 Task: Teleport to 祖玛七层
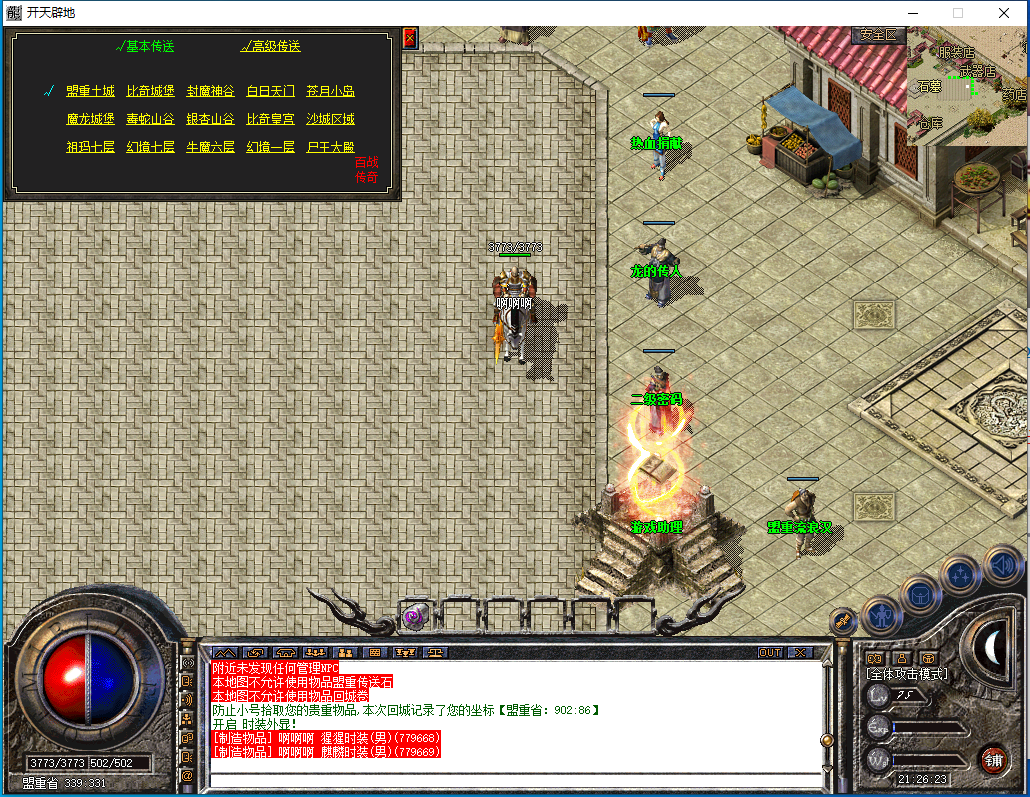pyautogui.click(x=90, y=147)
